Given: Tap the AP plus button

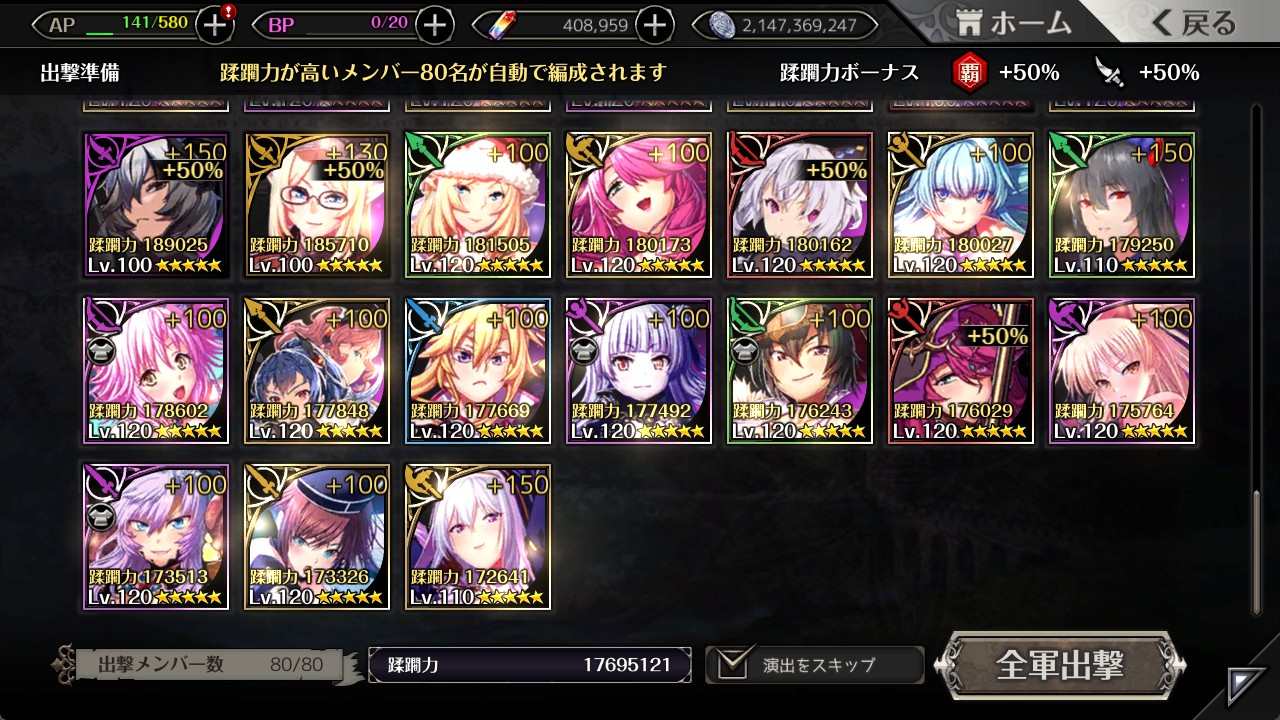Looking at the screenshot, I should tap(215, 25).
